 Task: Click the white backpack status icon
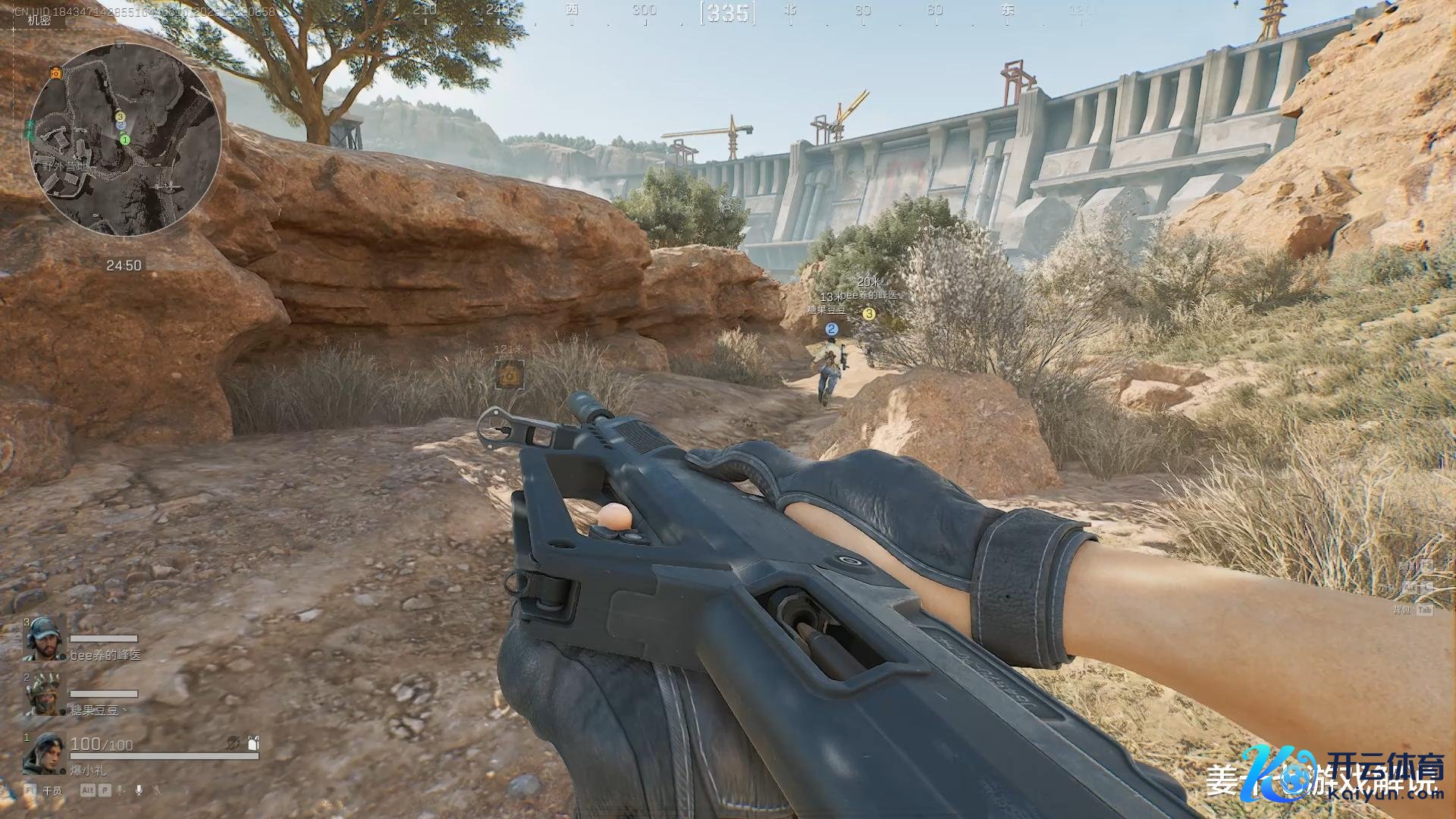click(253, 742)
